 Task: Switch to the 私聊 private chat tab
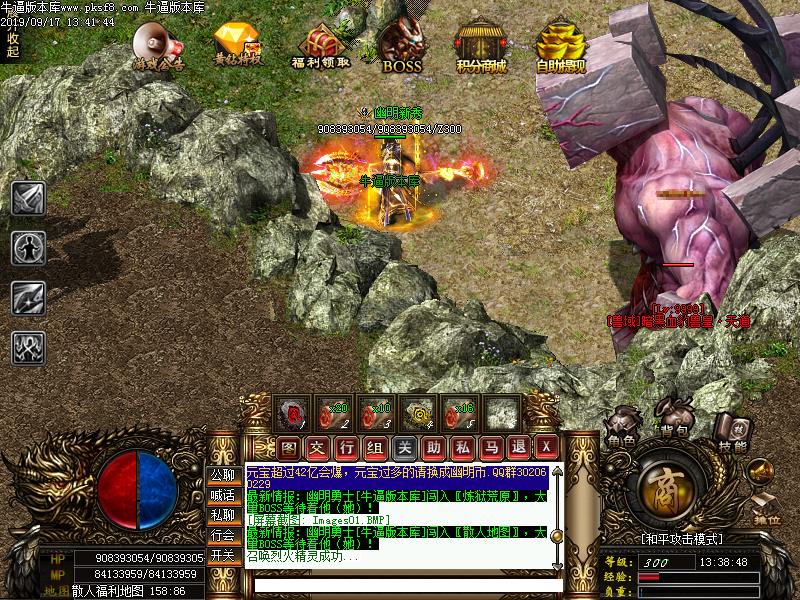pyautogui.click(x=222, y=515)
